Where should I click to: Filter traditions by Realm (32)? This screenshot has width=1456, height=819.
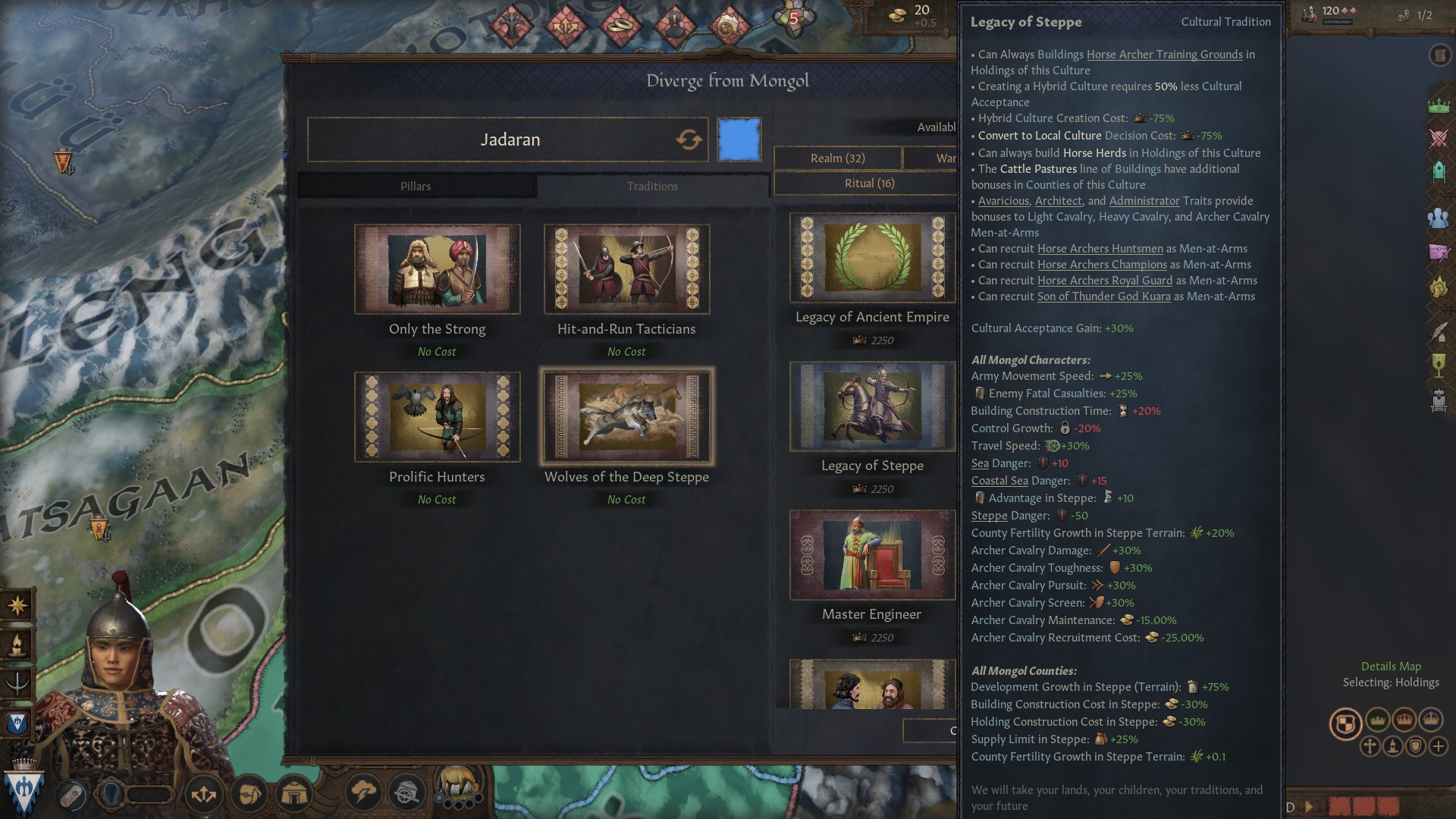click(837, 158)
